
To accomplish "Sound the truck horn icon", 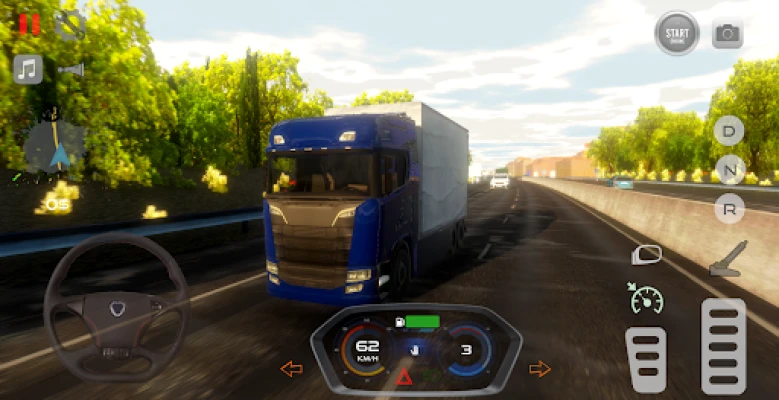I will click(71, 69).
